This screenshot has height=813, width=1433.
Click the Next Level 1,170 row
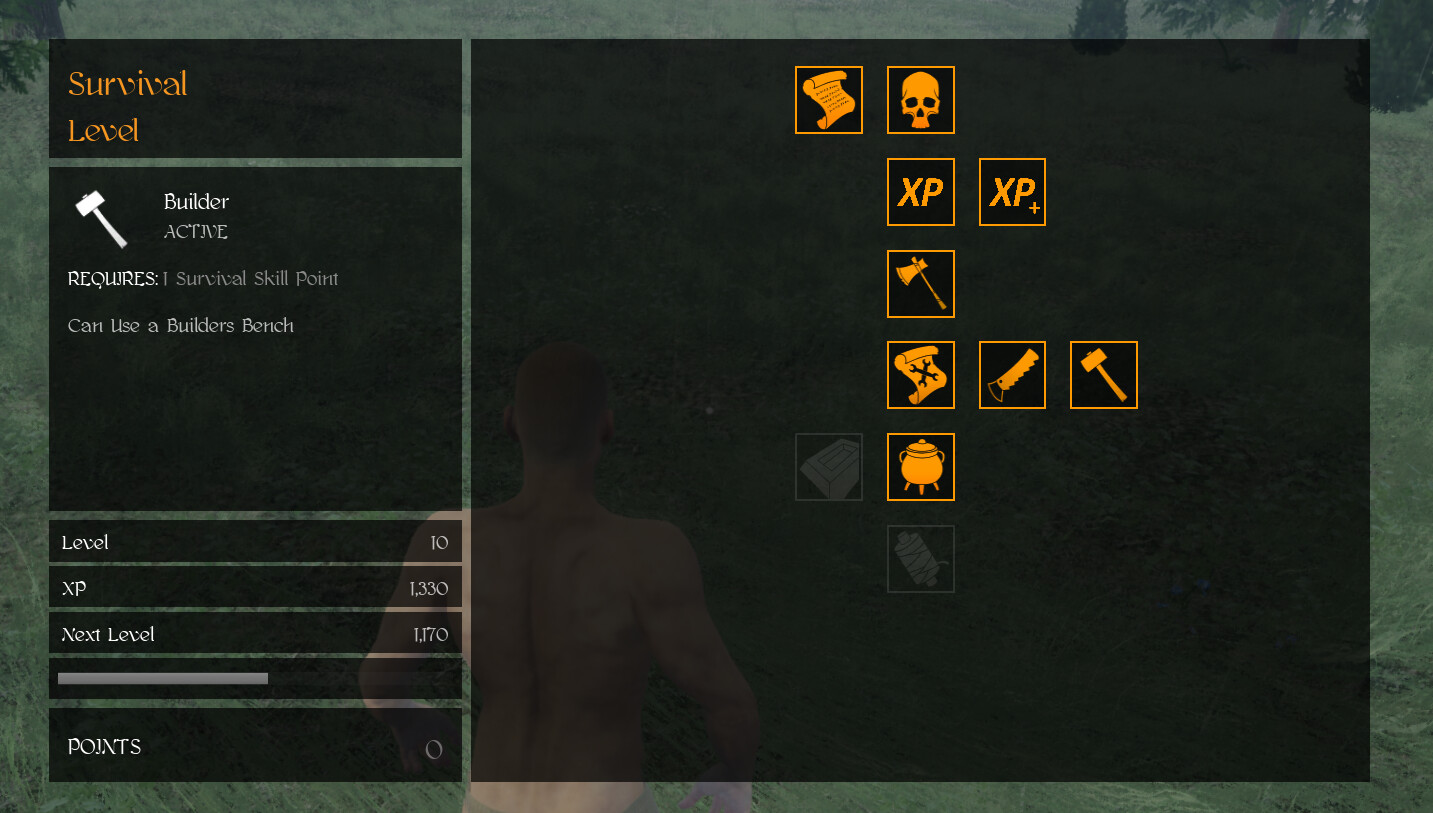coord(255,634)
